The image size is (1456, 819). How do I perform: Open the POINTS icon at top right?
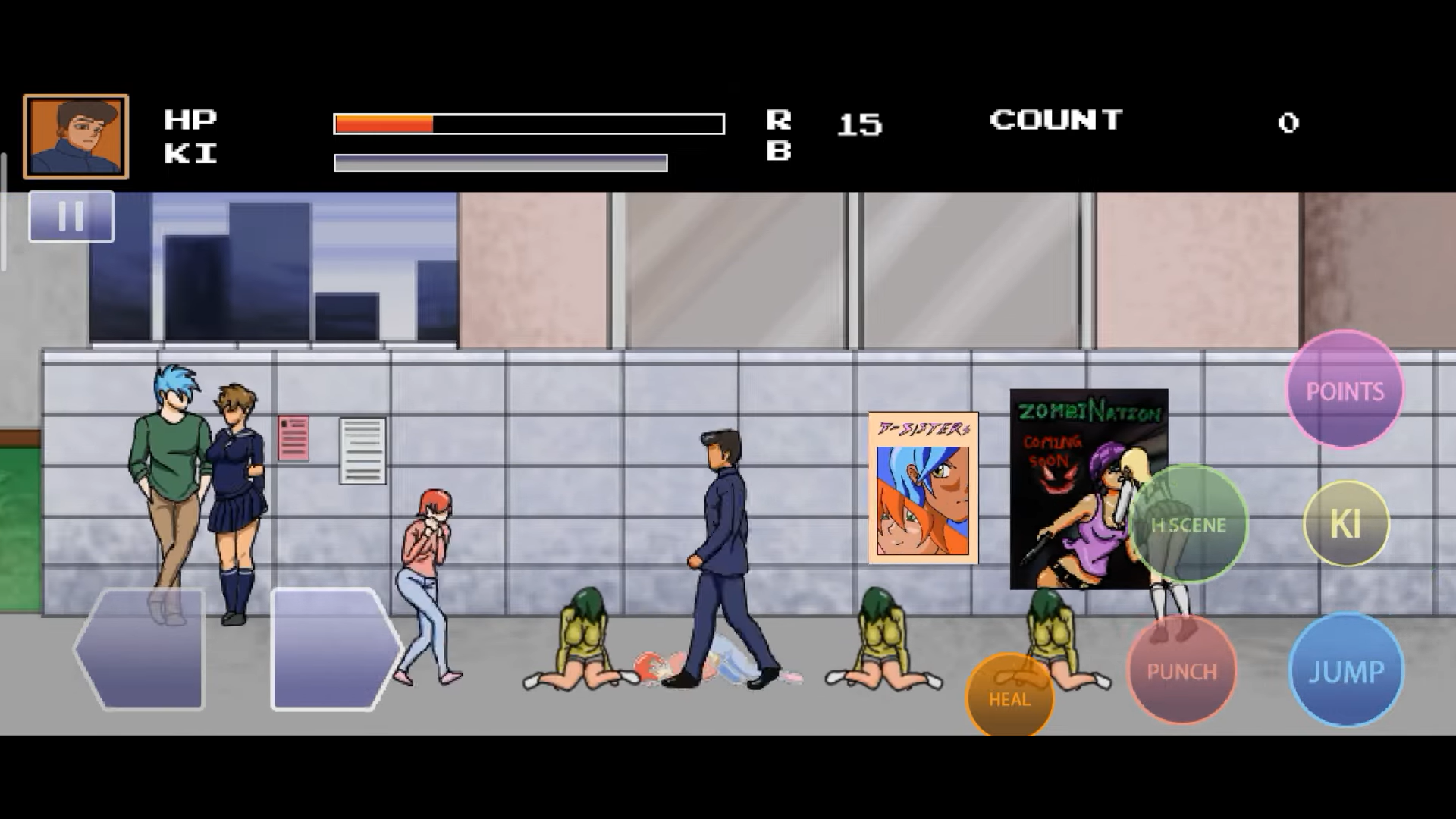coord(1344,391)
